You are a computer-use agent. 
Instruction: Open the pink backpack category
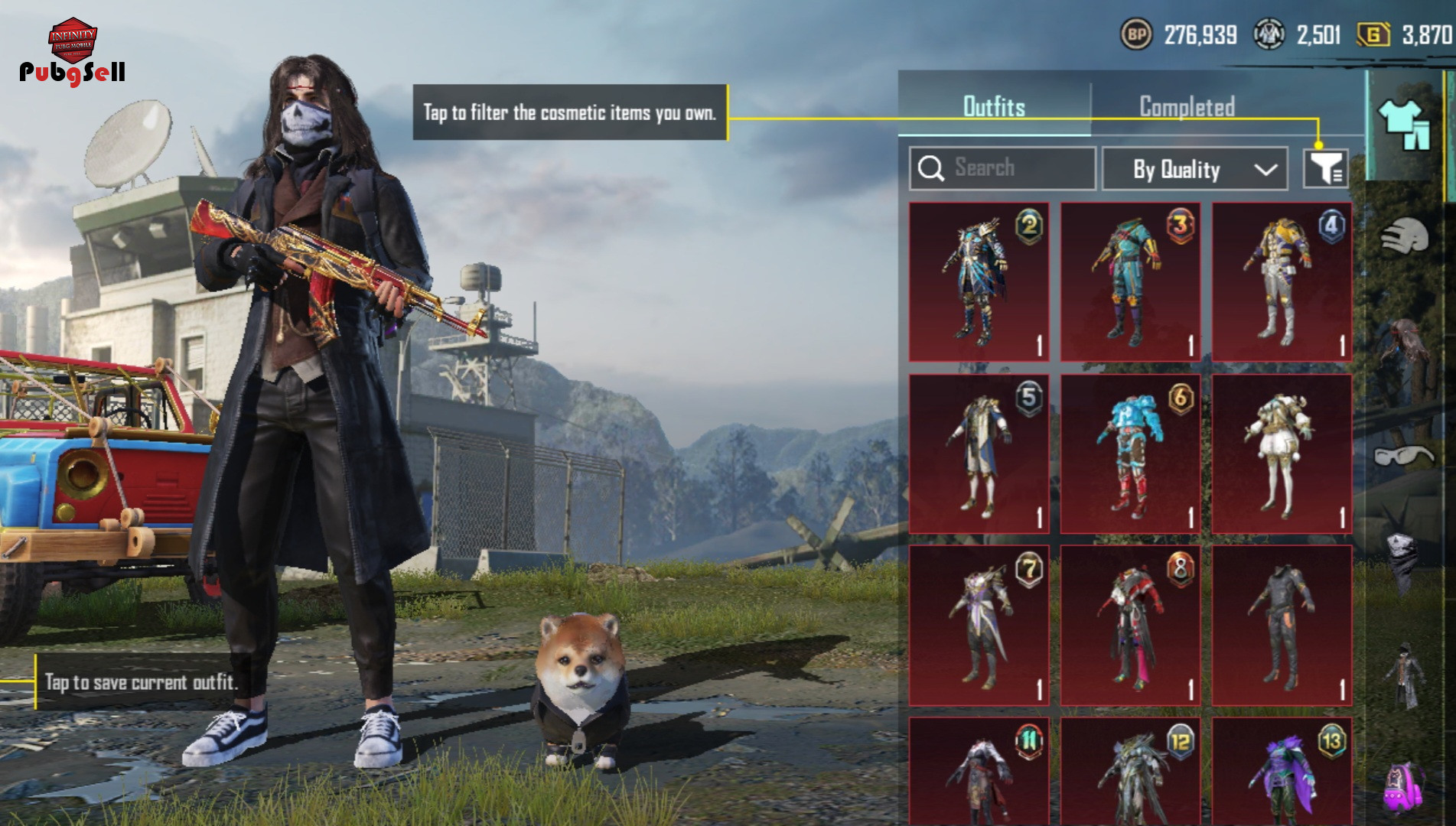[x=1404, y=786]
